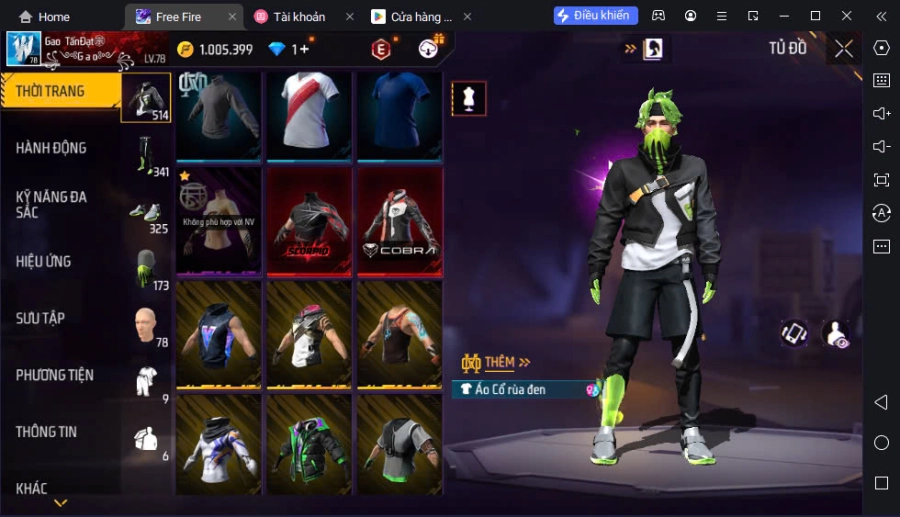Select the plain blue t-shirt

pos(399,114)
